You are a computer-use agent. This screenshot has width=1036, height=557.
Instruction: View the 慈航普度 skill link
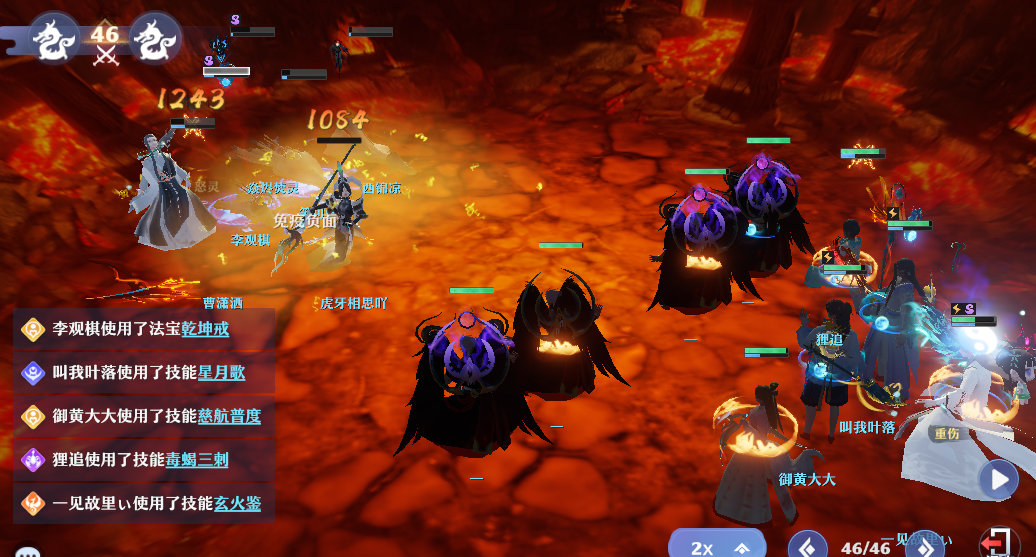228,416
